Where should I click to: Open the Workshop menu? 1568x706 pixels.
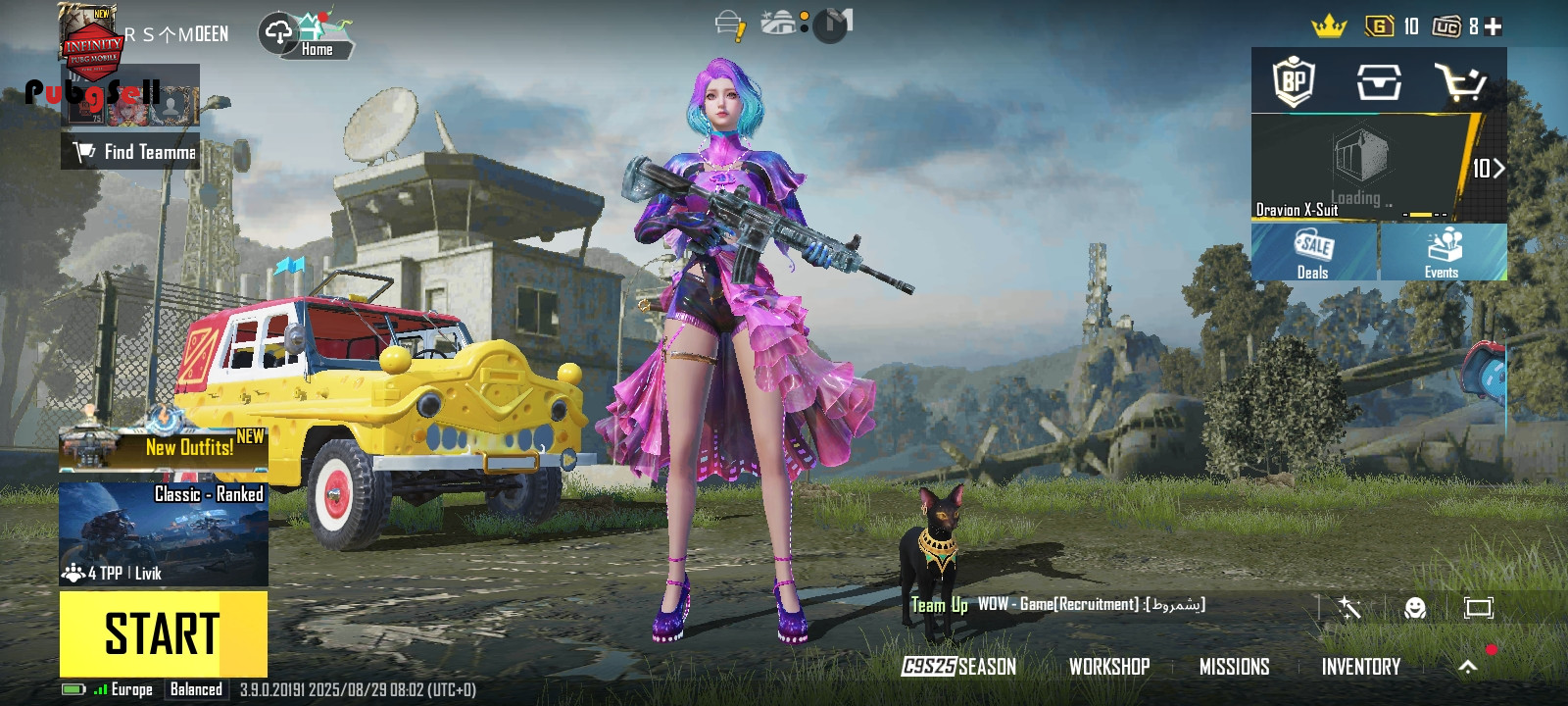pyautogui.click(x=1109, y=667)
